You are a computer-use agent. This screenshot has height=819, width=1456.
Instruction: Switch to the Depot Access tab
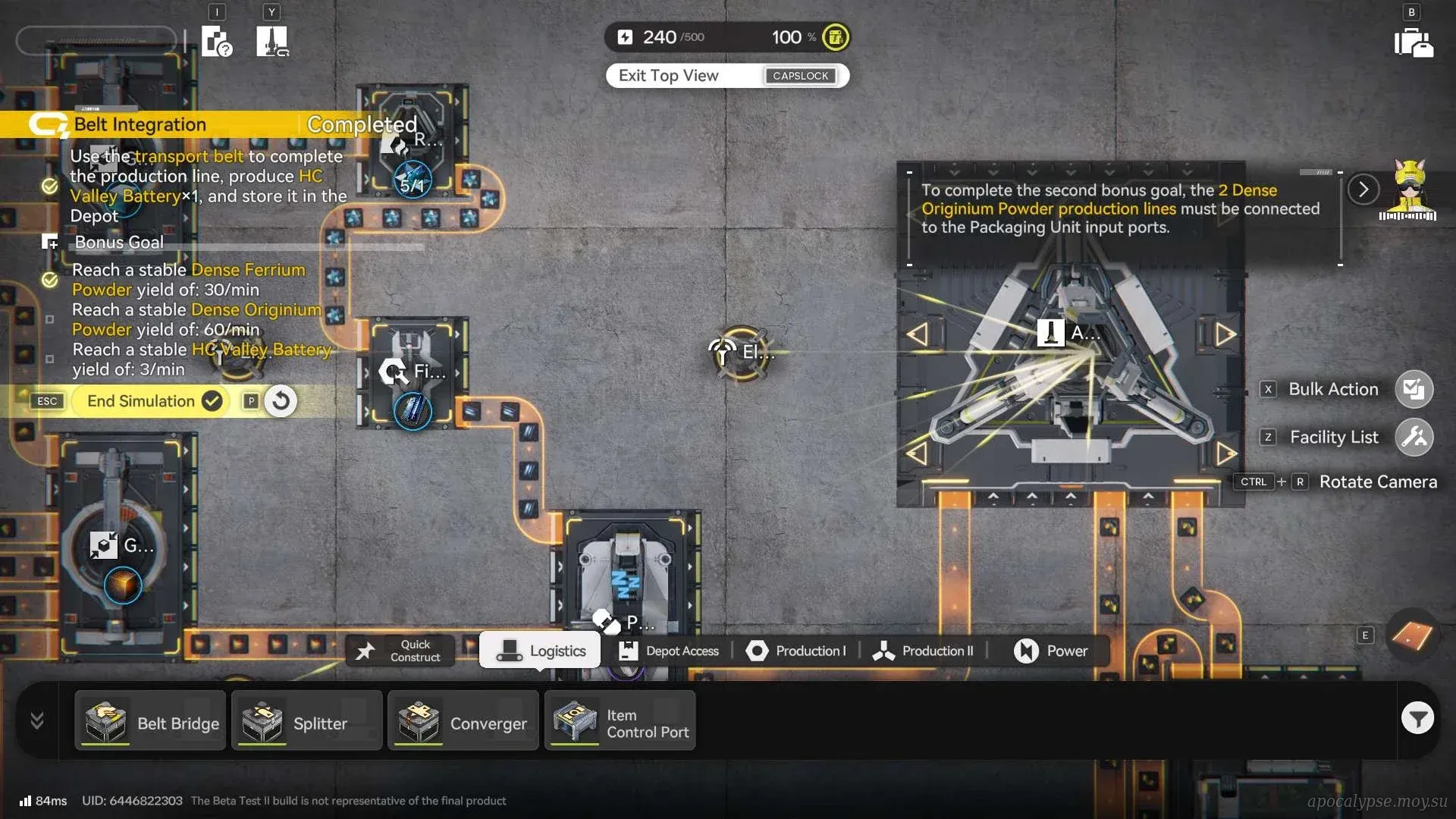[669, 651]
